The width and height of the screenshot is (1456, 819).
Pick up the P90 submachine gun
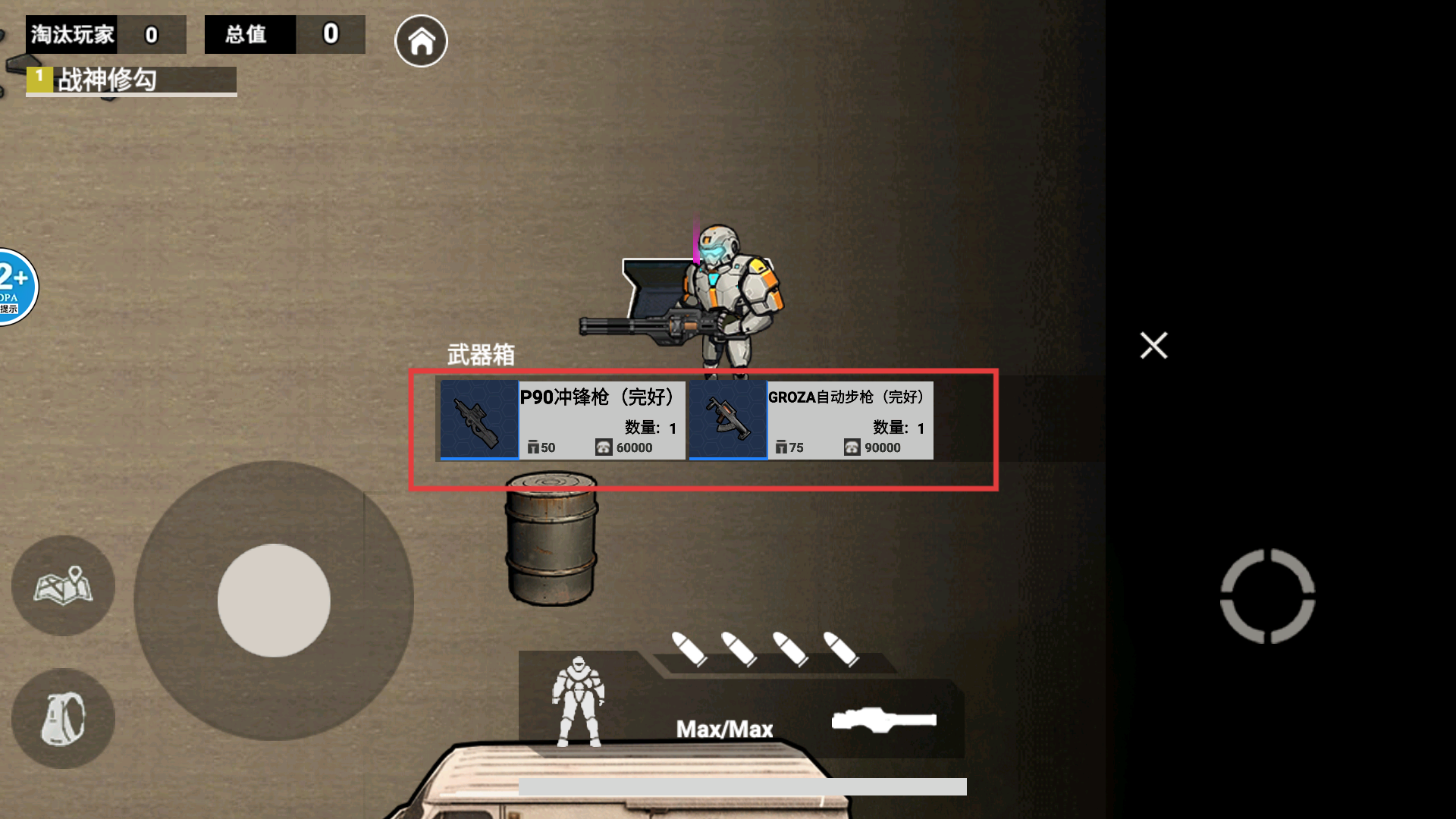[x=562, y=420]
